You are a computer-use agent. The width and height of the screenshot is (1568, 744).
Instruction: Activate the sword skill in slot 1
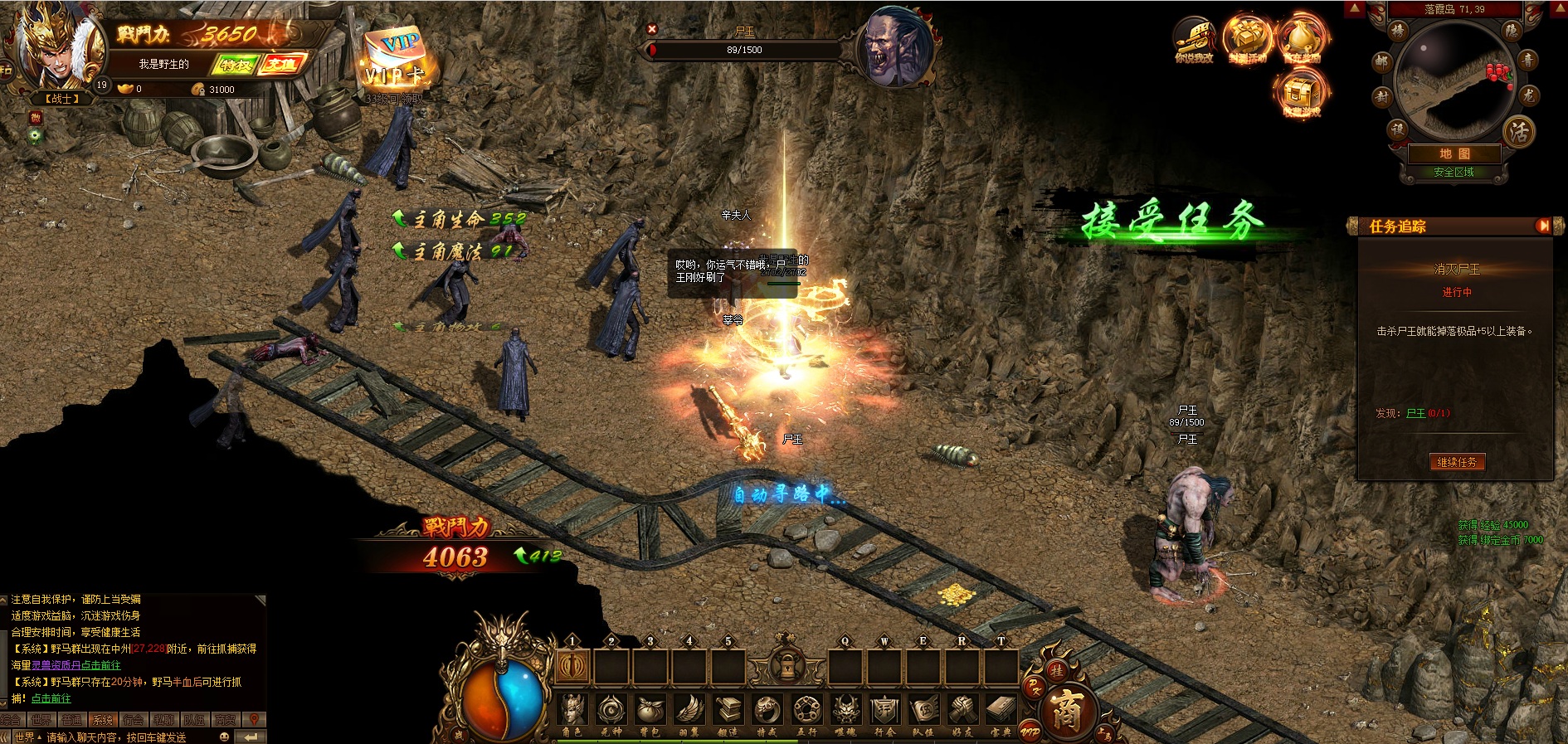pyautogui.click(x=572, y=666)
